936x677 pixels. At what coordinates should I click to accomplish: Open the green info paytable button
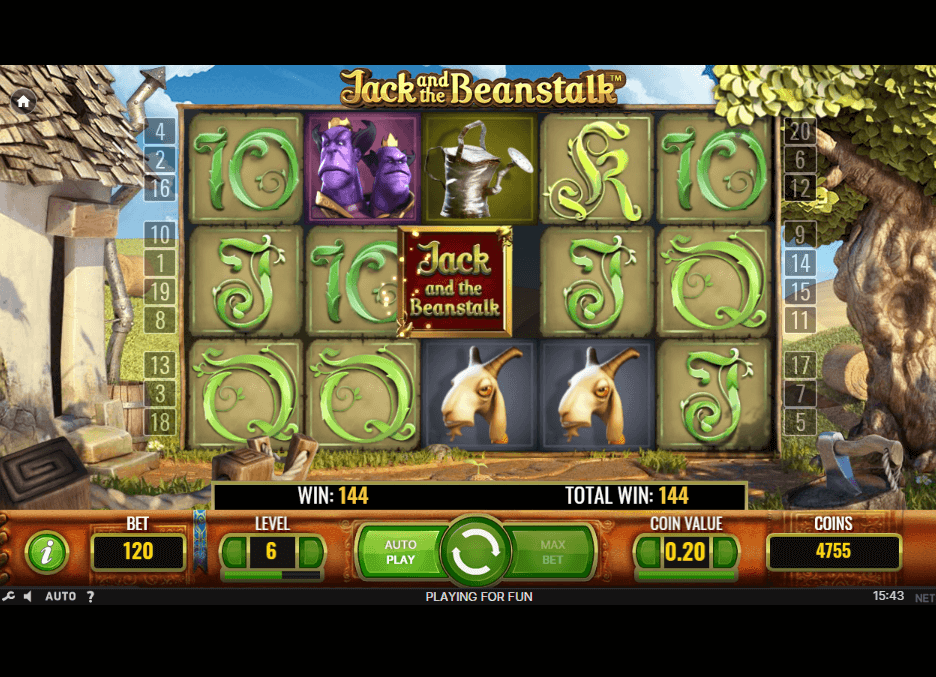click(x=47, y=552)
